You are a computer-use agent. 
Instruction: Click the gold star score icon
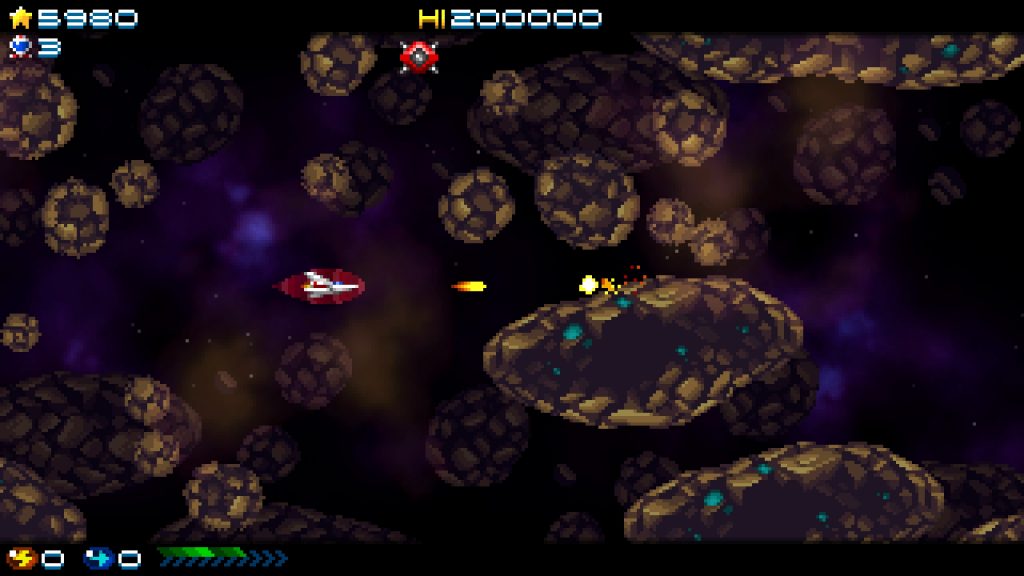click(x=20, y=18)
